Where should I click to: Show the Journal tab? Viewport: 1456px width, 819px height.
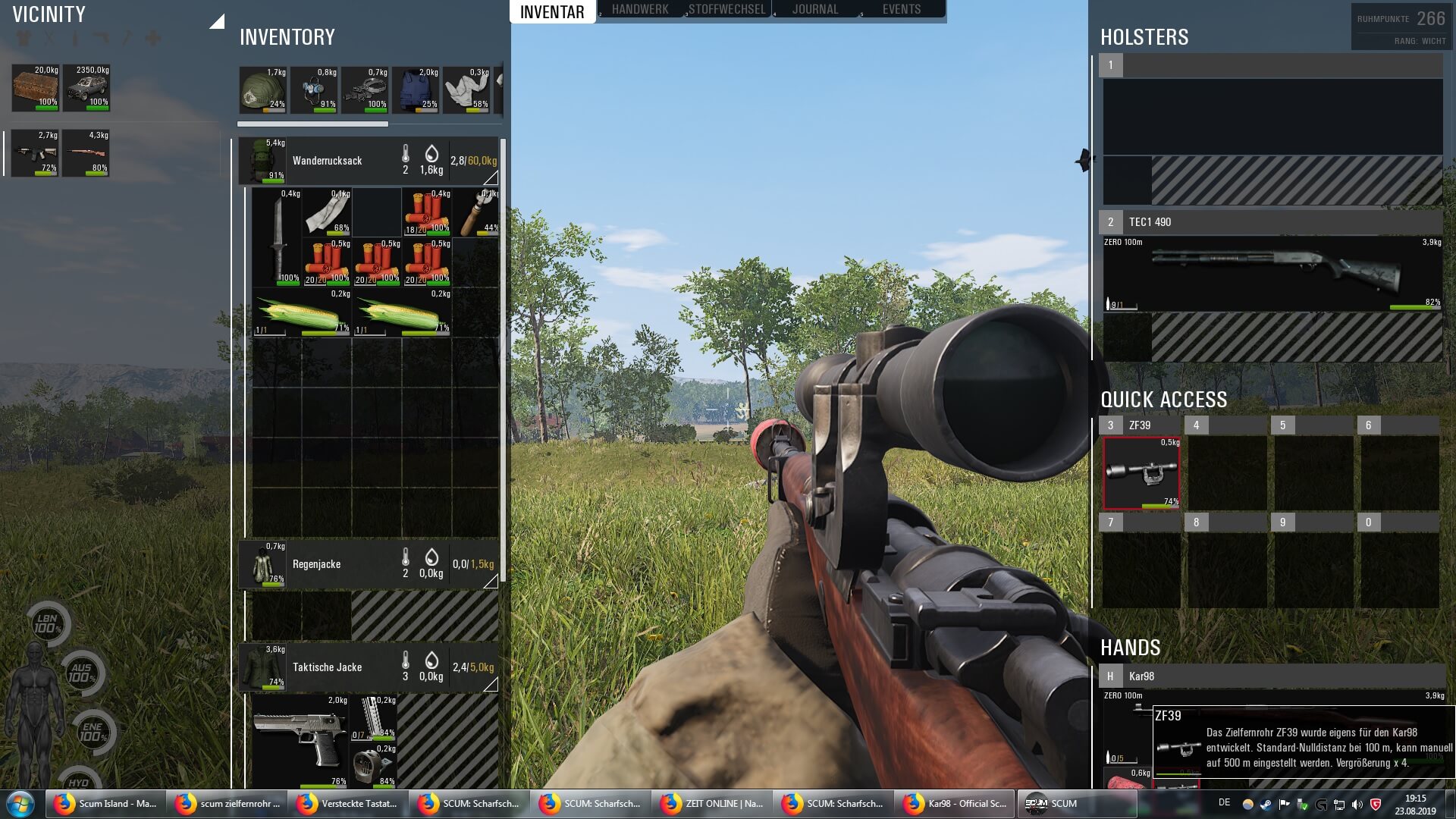coord(814,10)
